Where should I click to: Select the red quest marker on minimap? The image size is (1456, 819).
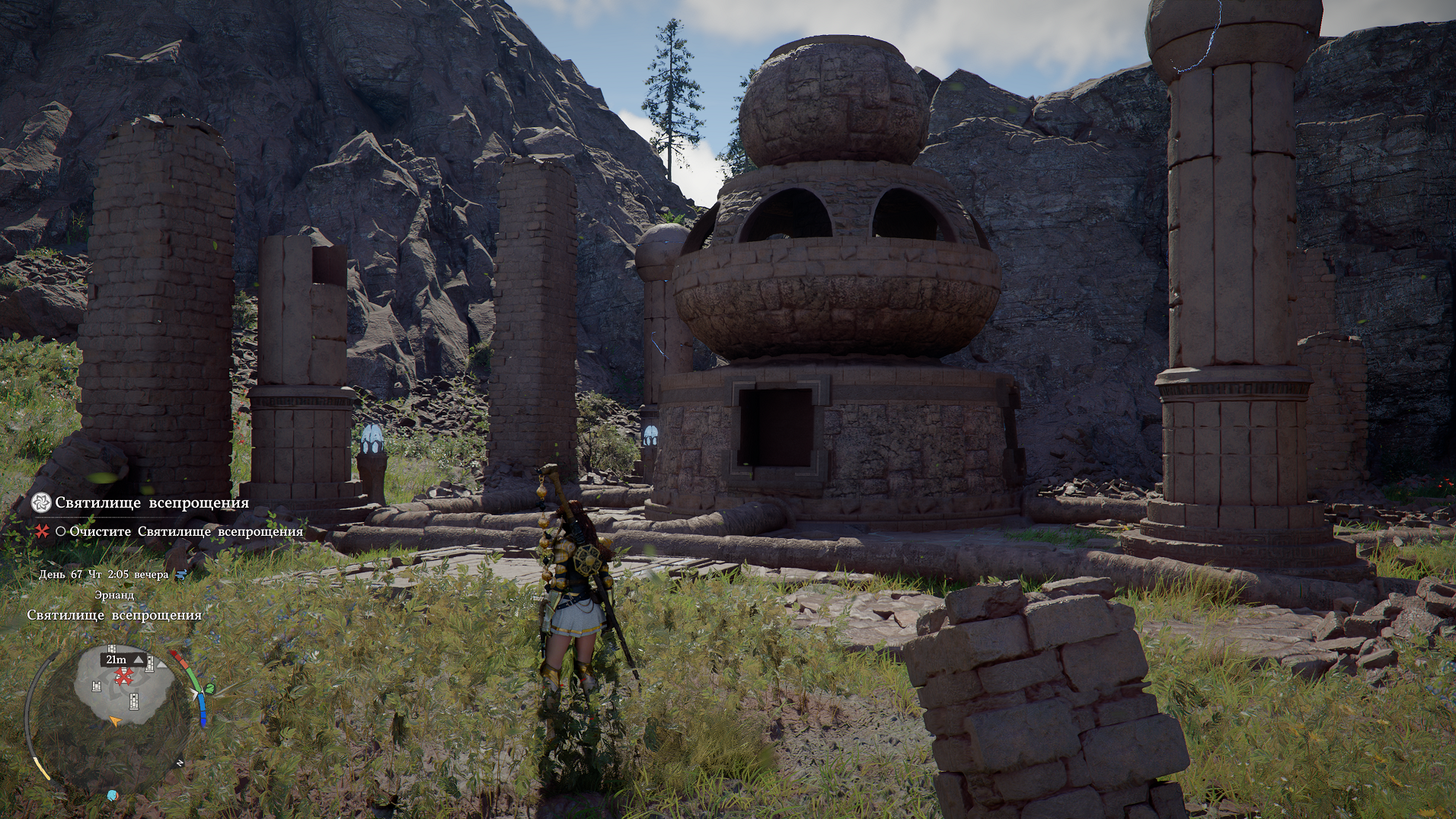pyautogui.click(x=123, y=676)
